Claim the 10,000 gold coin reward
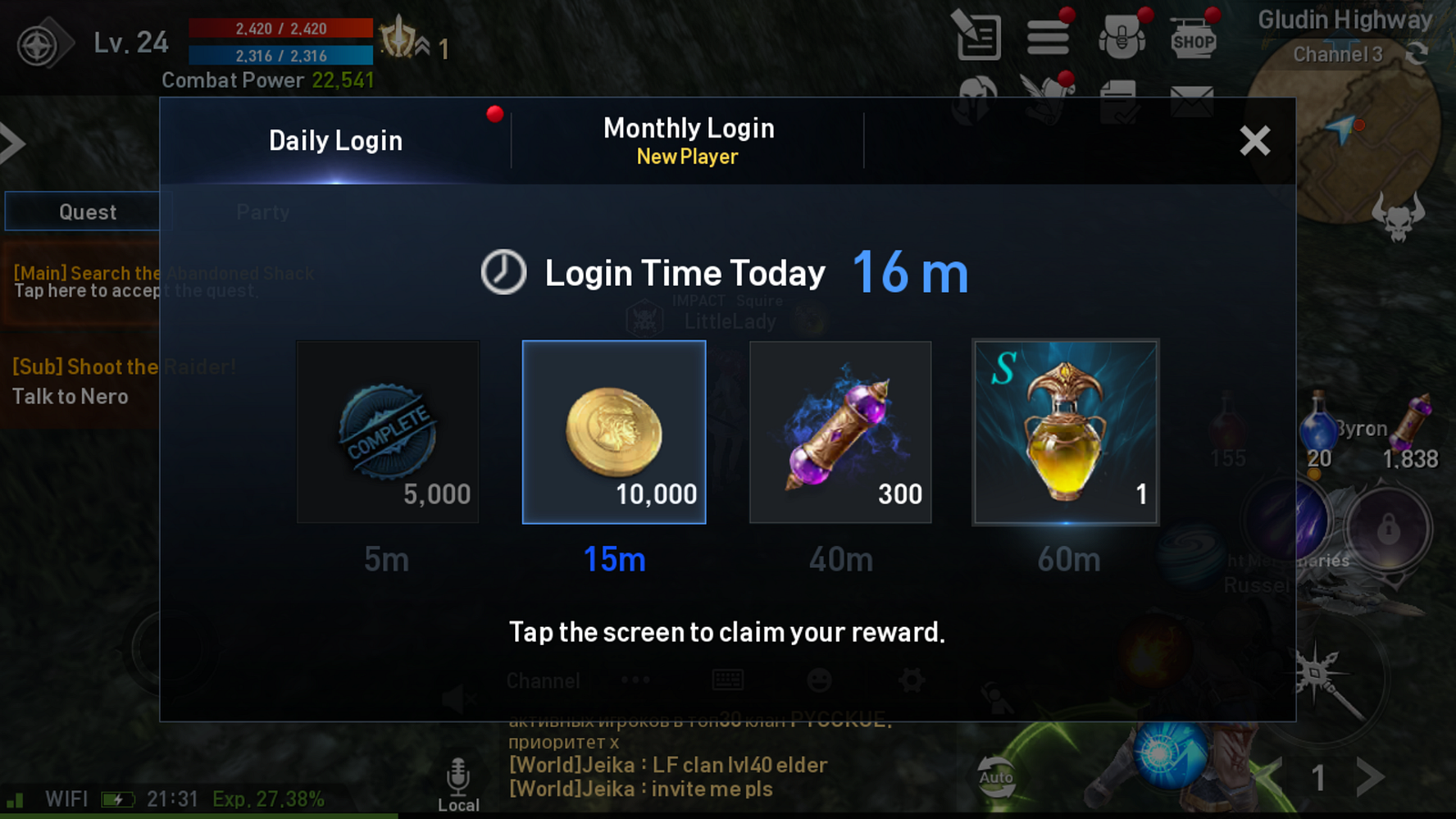Viewport: 1456px width, 819px height. point(614,432)
